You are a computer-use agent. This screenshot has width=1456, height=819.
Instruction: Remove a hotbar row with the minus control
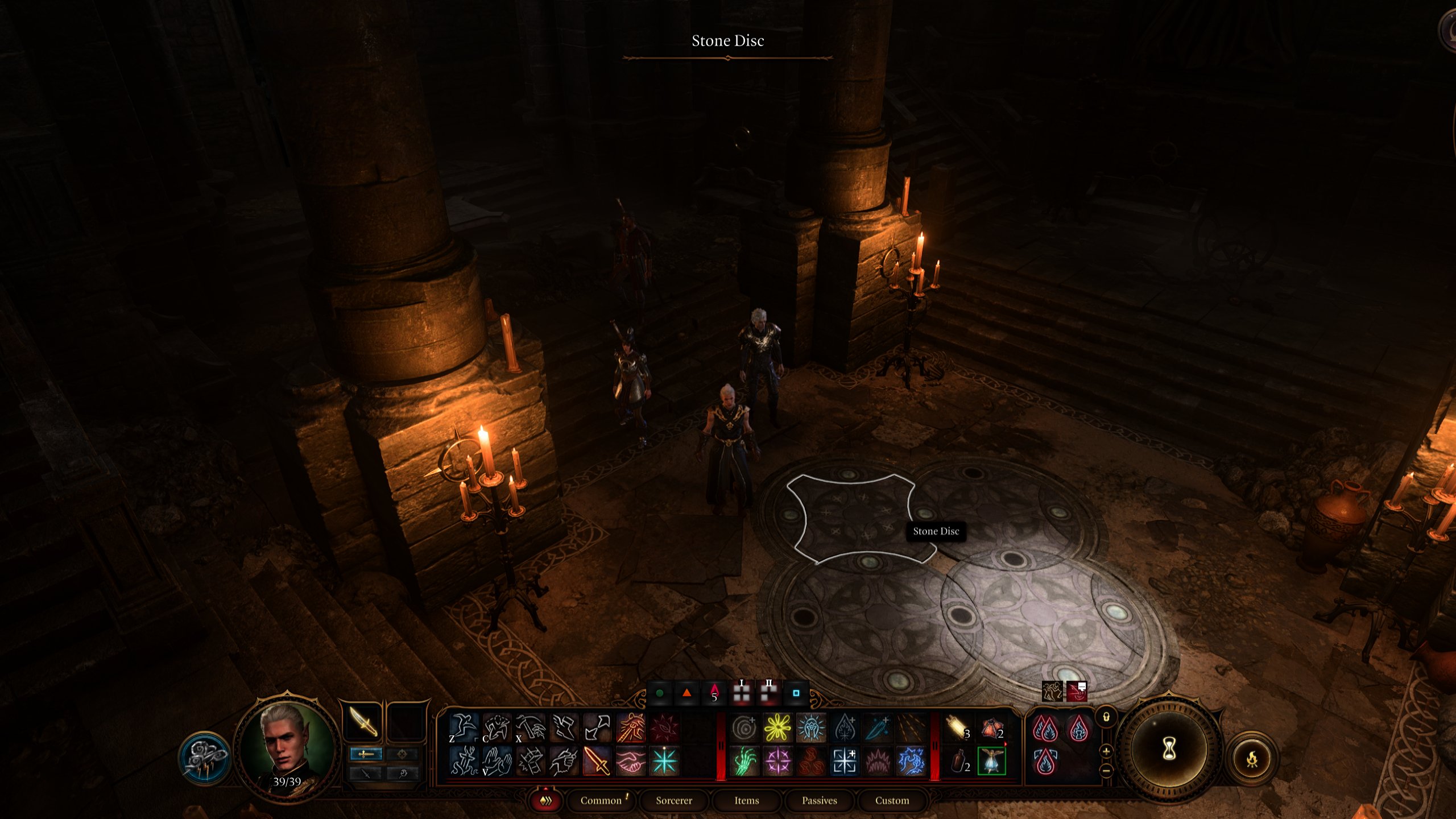[1106, 771]
